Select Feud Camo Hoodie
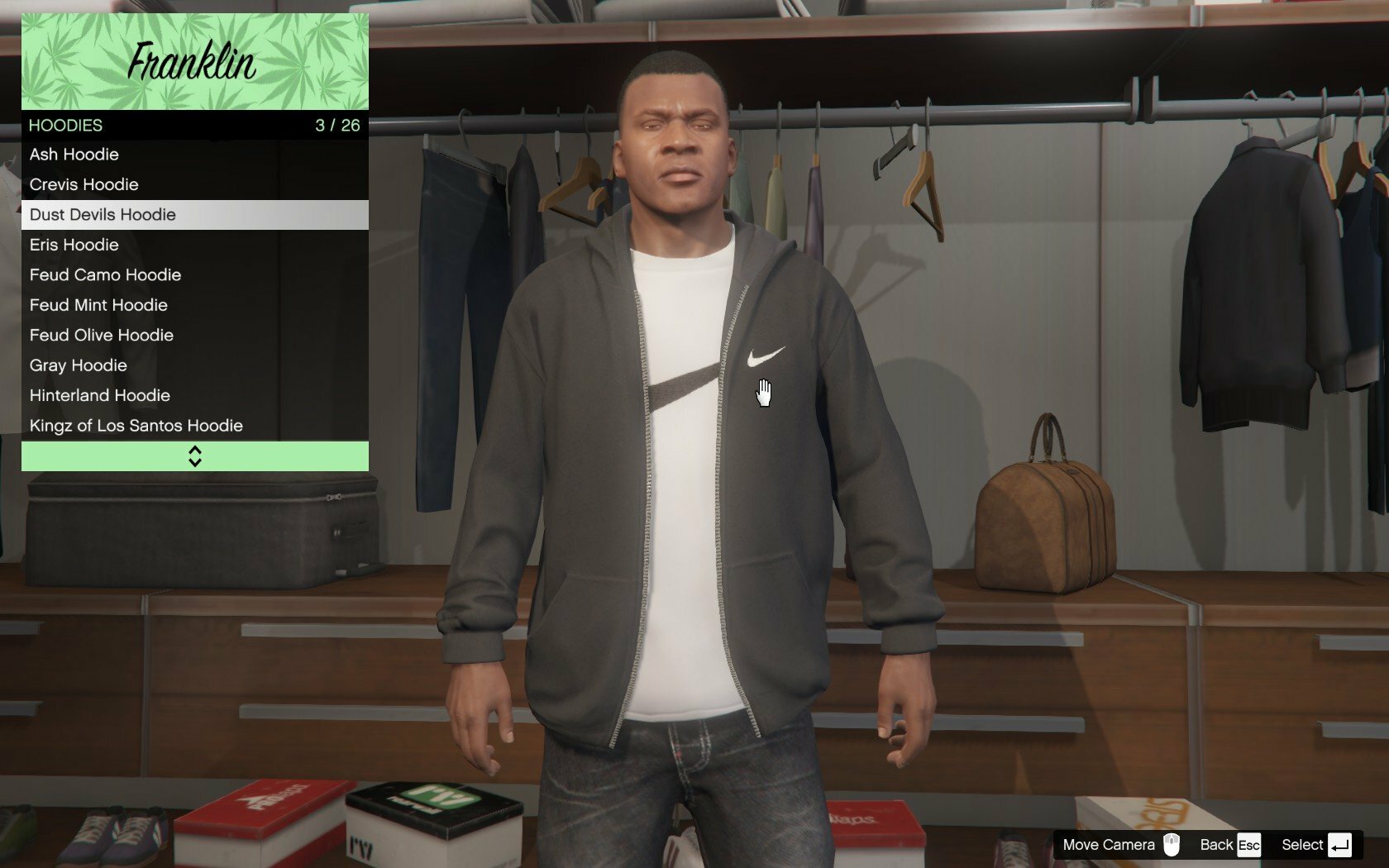Viewport: 1389px width, 868px height. pos(194,275)
